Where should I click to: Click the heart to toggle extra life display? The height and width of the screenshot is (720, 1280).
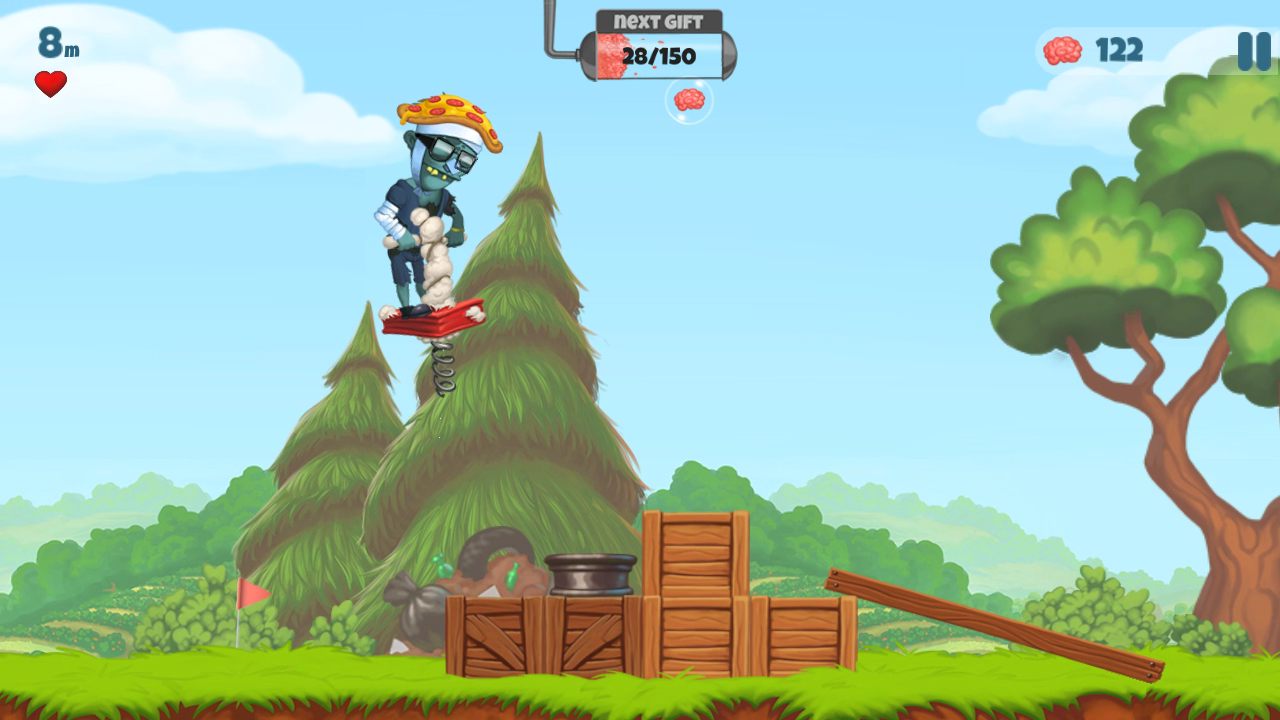[x=49, y=82]
